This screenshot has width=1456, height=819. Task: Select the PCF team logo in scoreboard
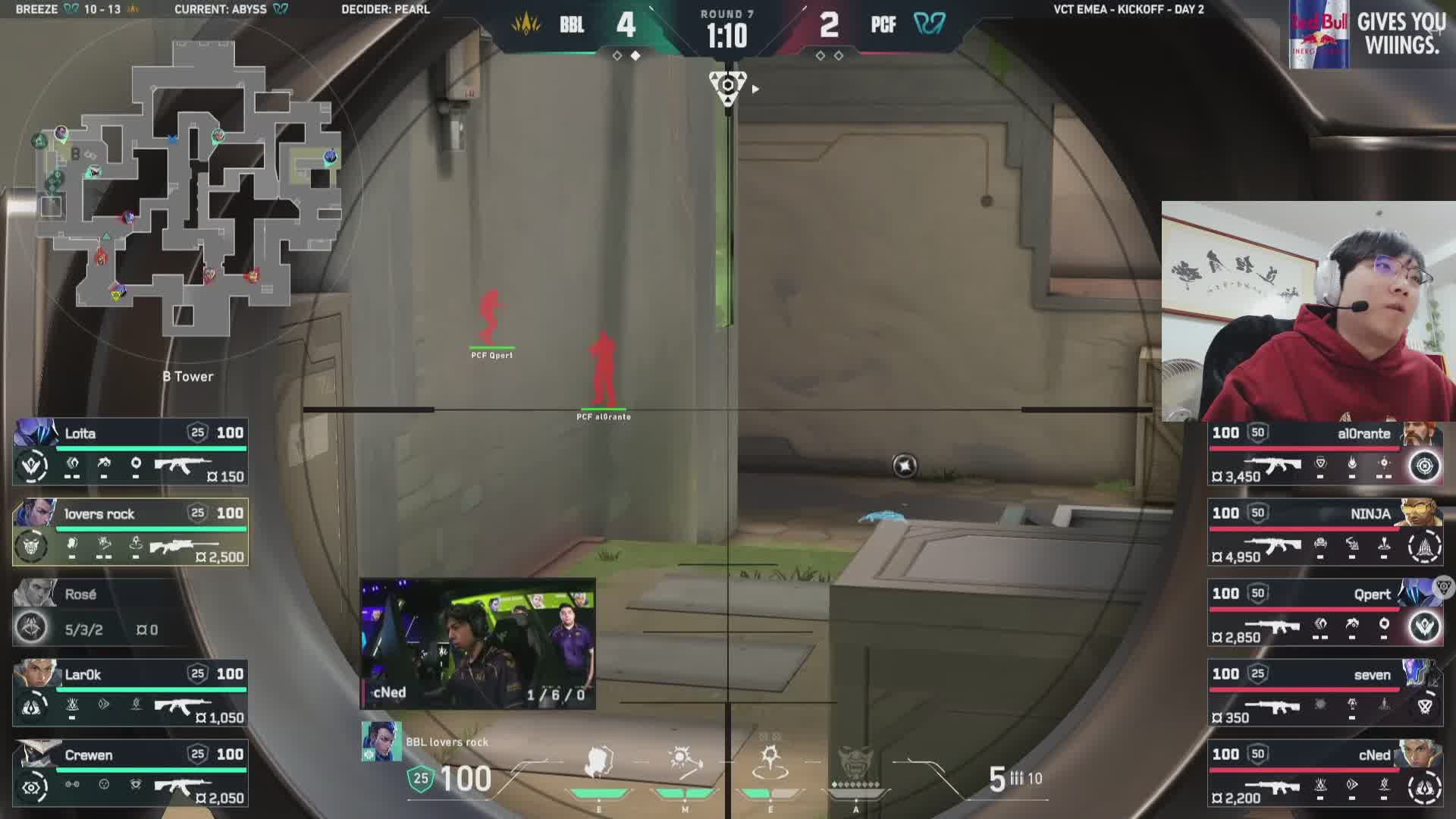930,24
